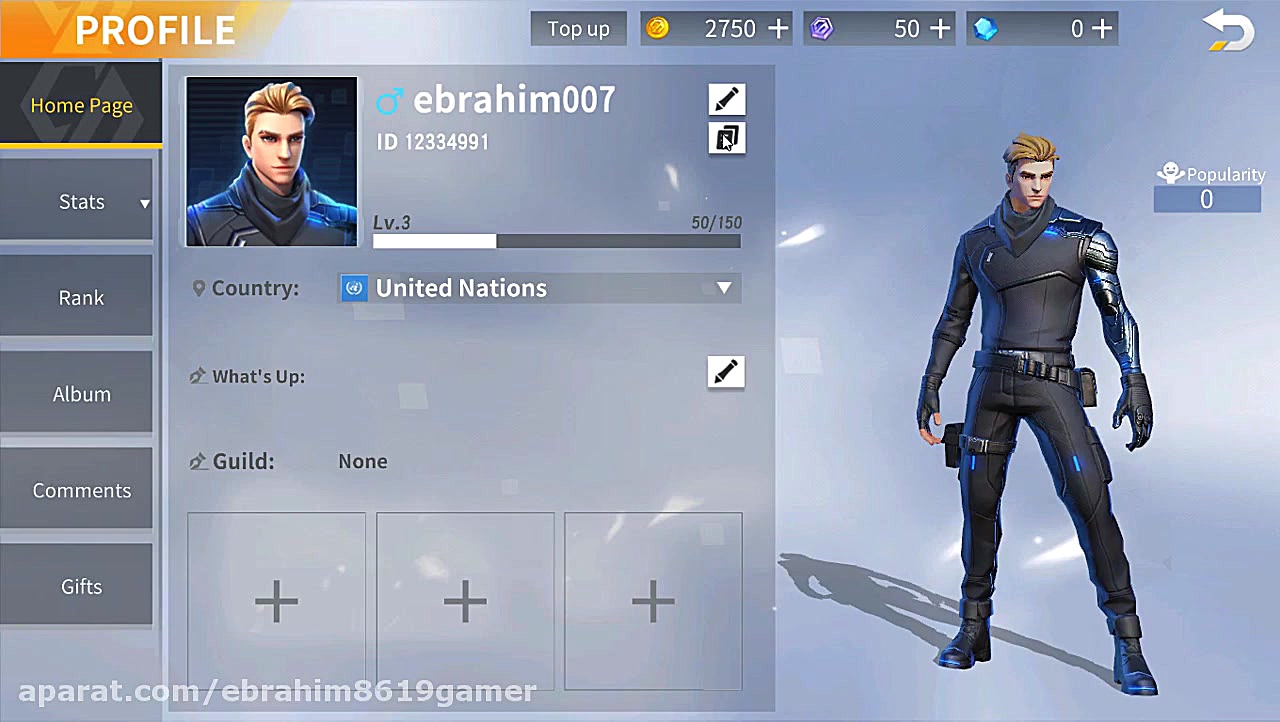Click the back arrow in the top right corner
The image size is (1280, 722).
(1228, 30)
